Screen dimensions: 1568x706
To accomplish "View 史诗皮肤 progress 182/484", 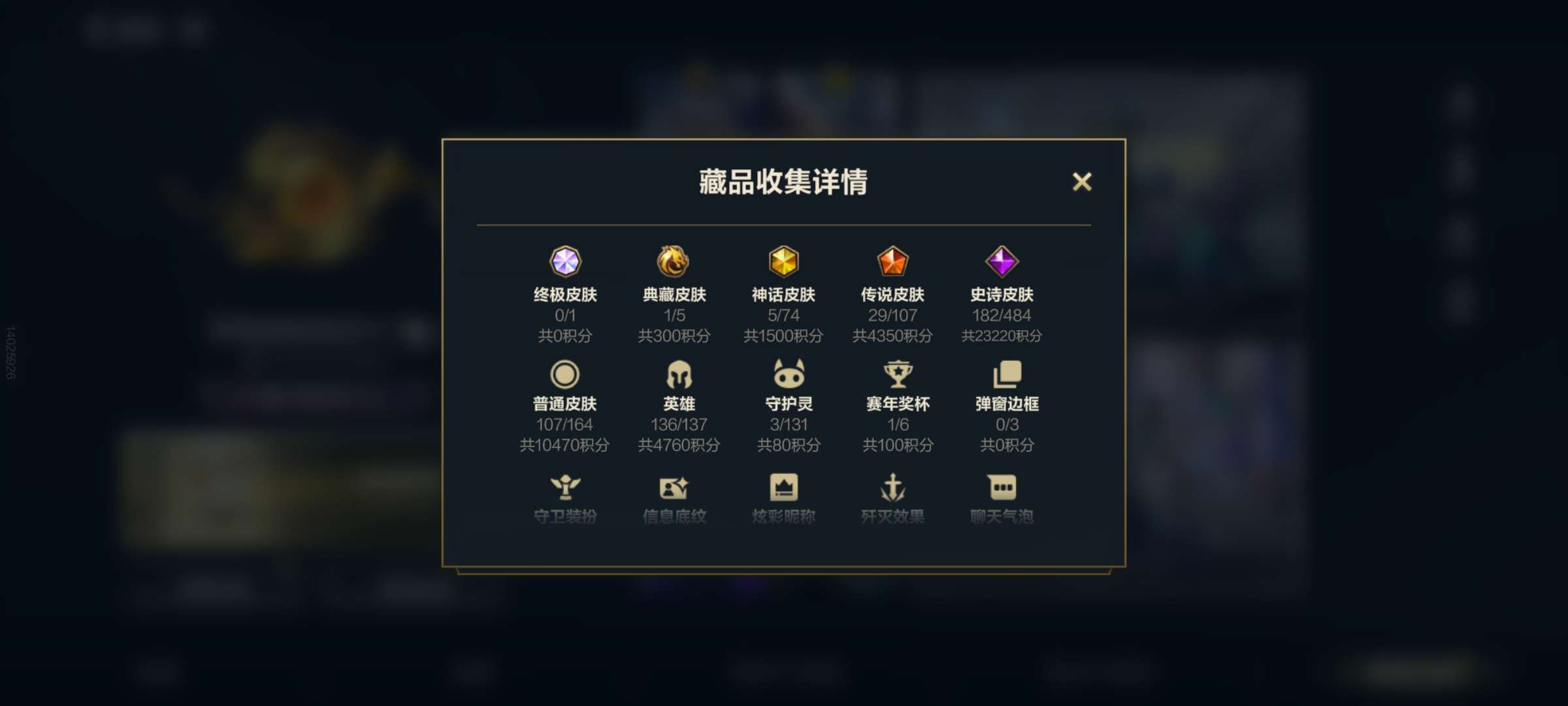I will coord(1002,315).
